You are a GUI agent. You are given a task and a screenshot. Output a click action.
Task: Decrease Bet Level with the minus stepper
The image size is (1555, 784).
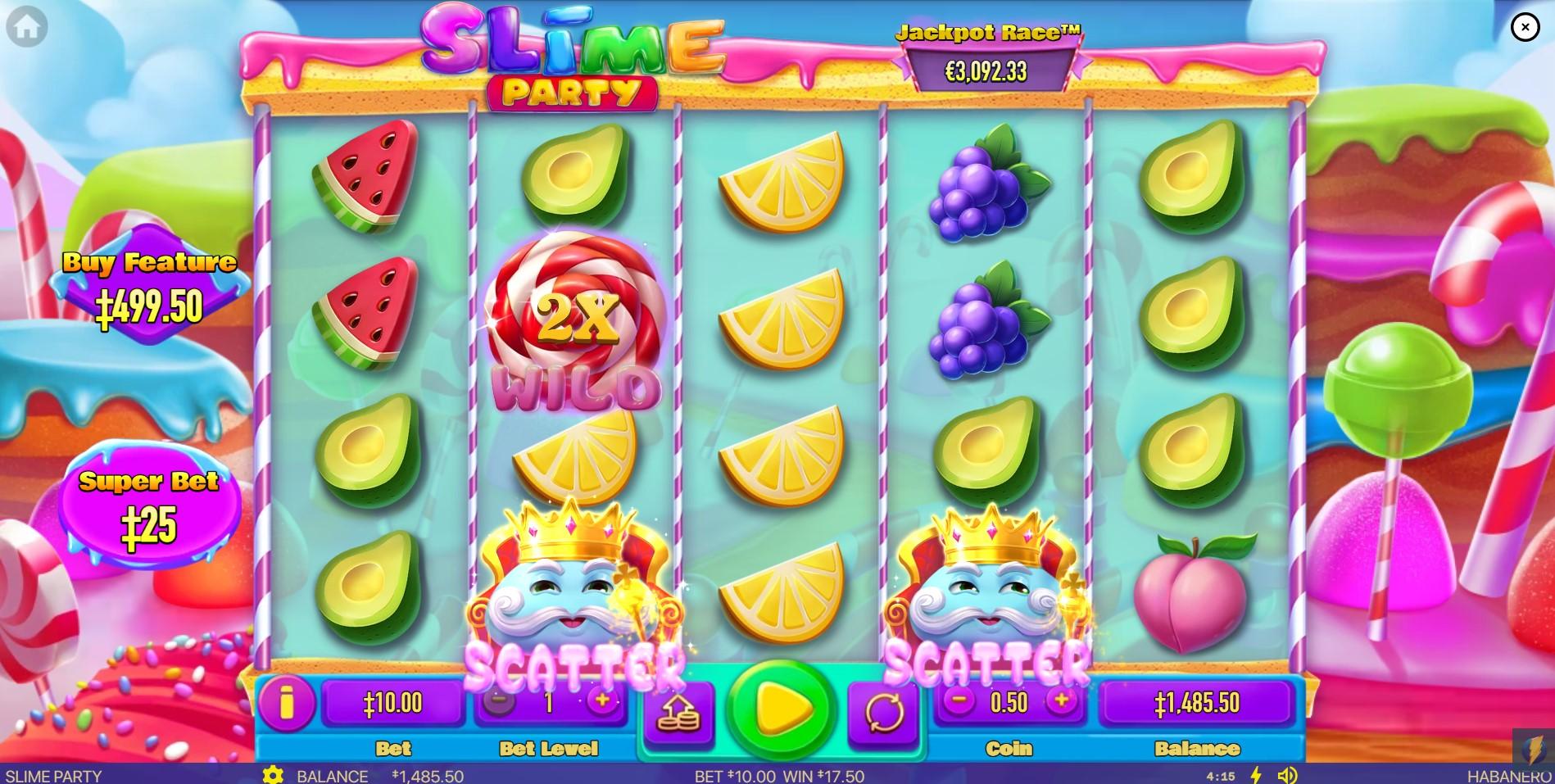[x=501, y=702]
